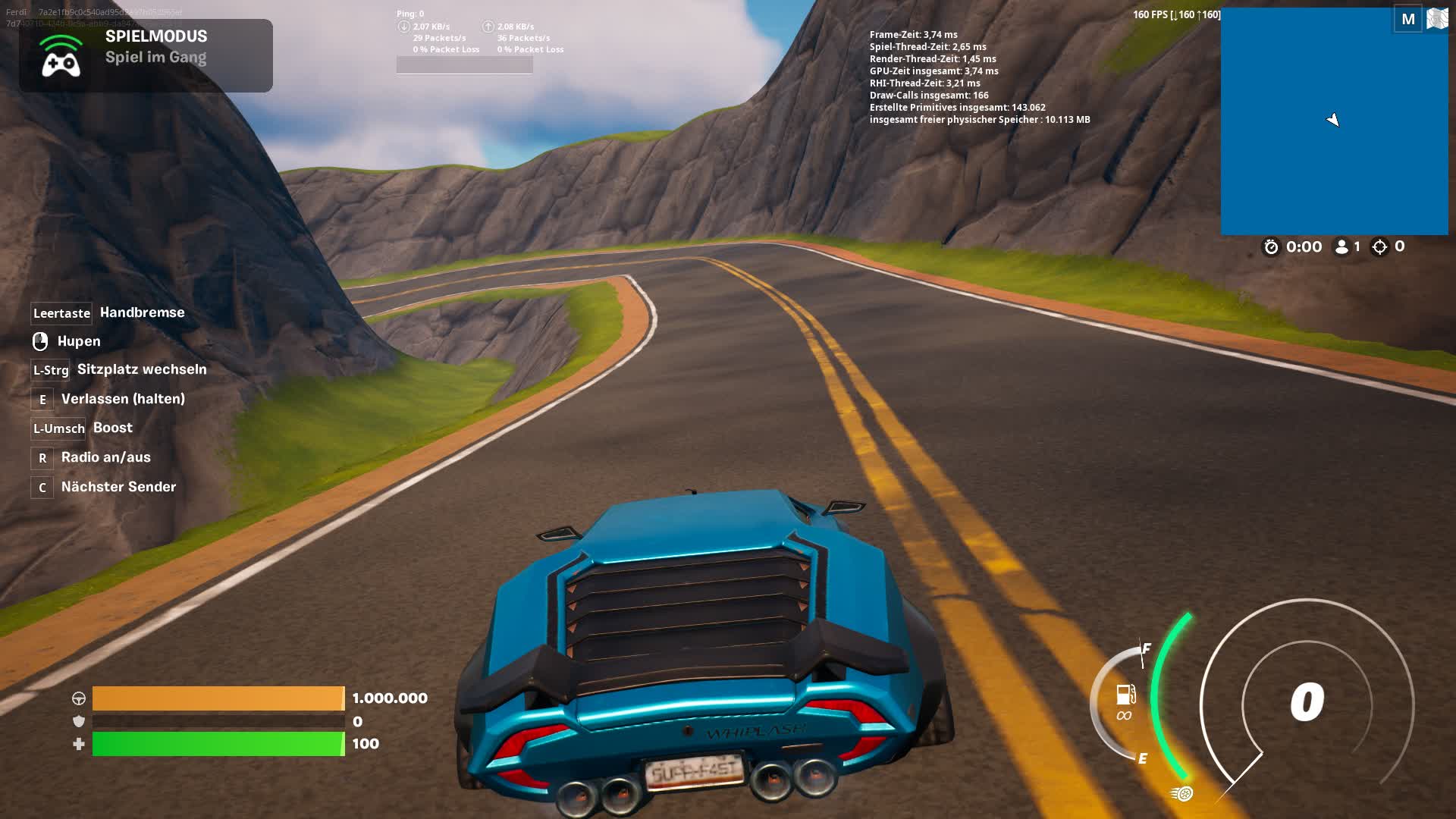
Task: Select the Nächster Sender entry
Action: [118, 486]
